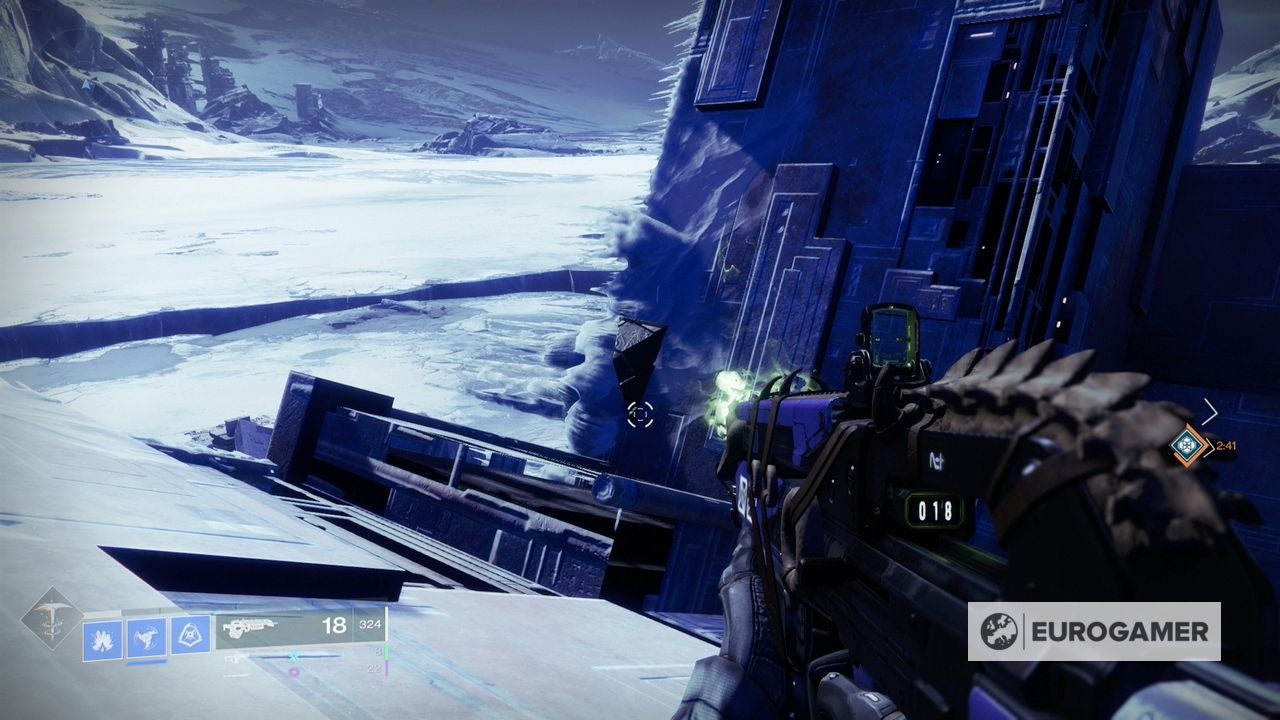Click the special ammo X symbol
This screenshot has width=1280, height=720.
pos(294,656)
